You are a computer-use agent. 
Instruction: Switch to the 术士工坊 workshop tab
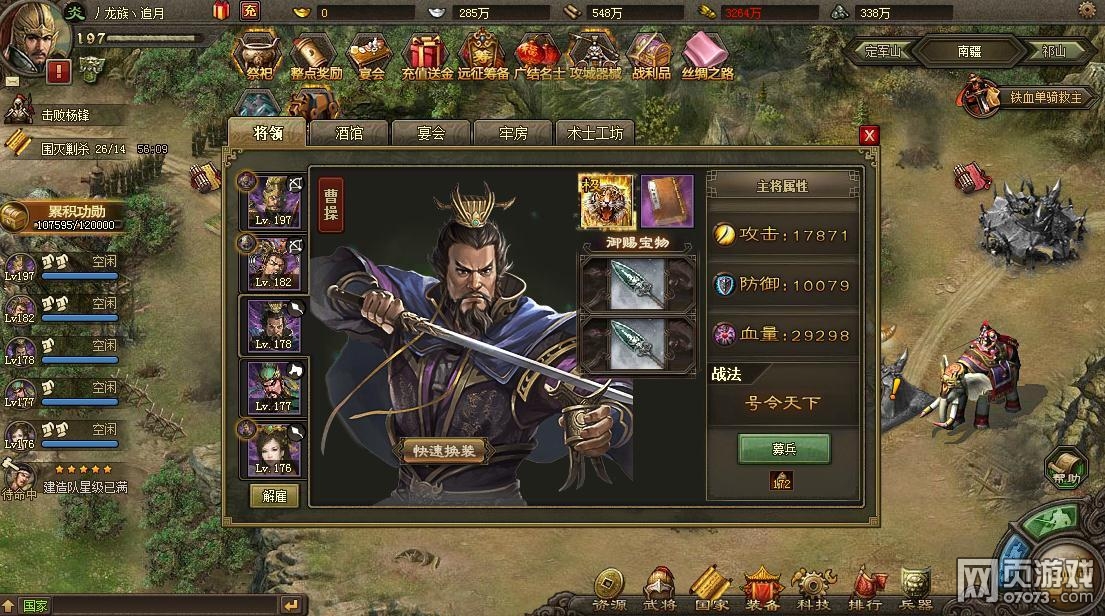click(595, 133)
